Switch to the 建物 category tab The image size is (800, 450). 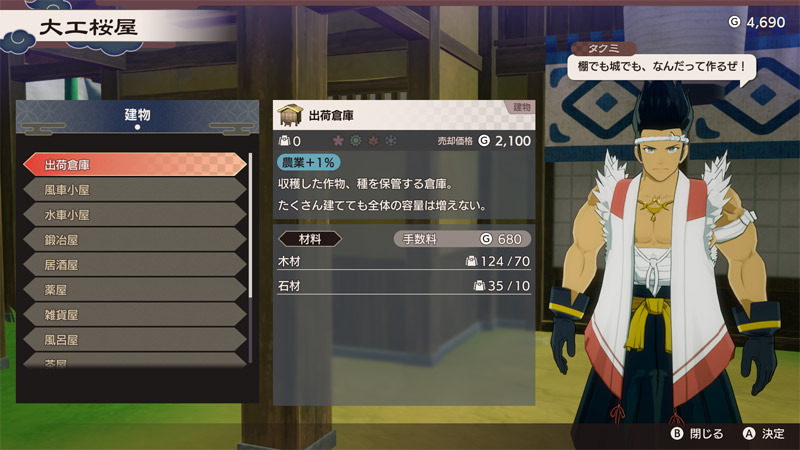pyautogui.click(x=137, y=116)
